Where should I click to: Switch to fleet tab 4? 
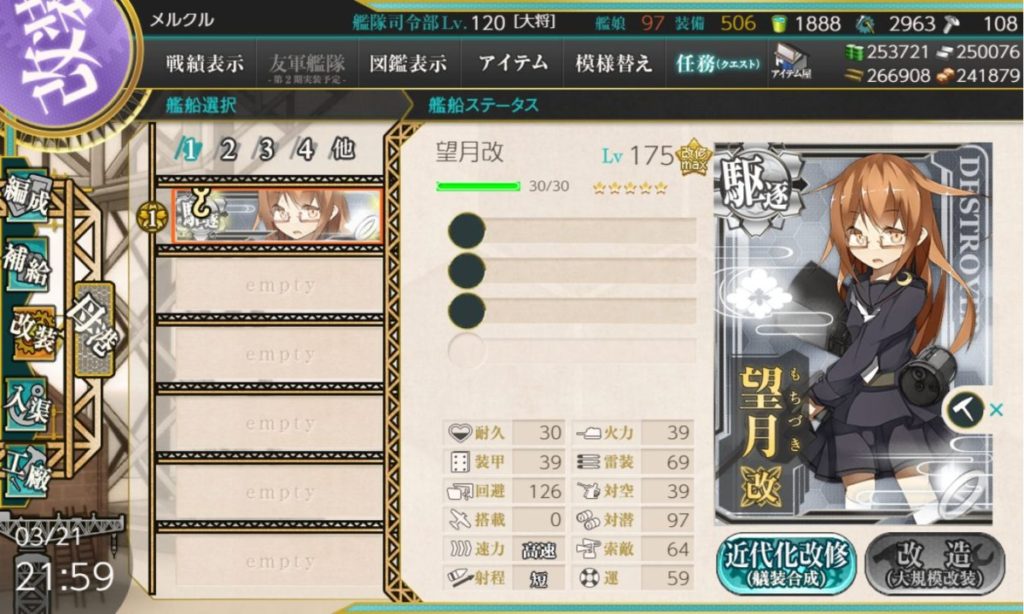pos(305,150)
